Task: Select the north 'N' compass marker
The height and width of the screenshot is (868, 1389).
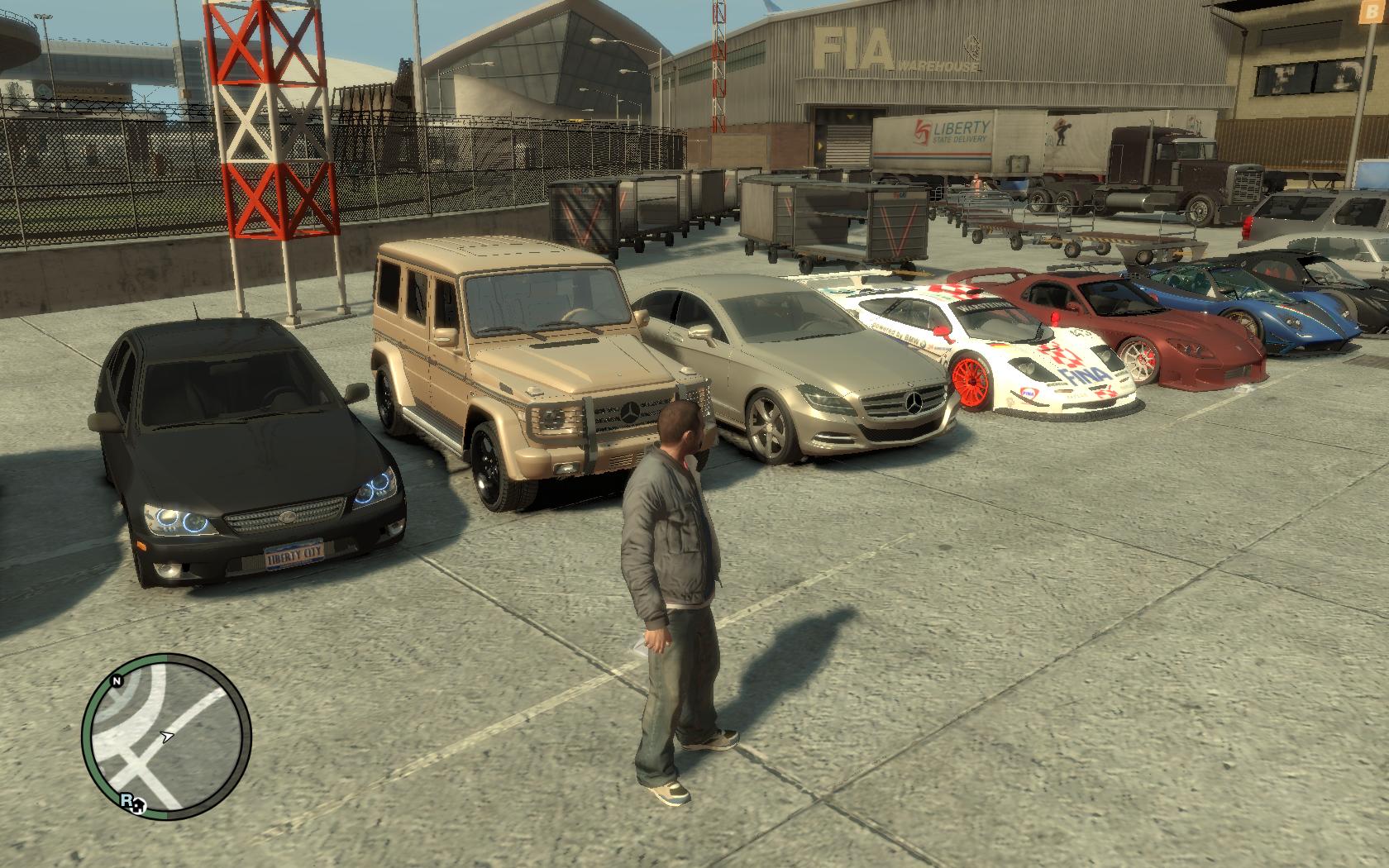Action: pos(117,681)
